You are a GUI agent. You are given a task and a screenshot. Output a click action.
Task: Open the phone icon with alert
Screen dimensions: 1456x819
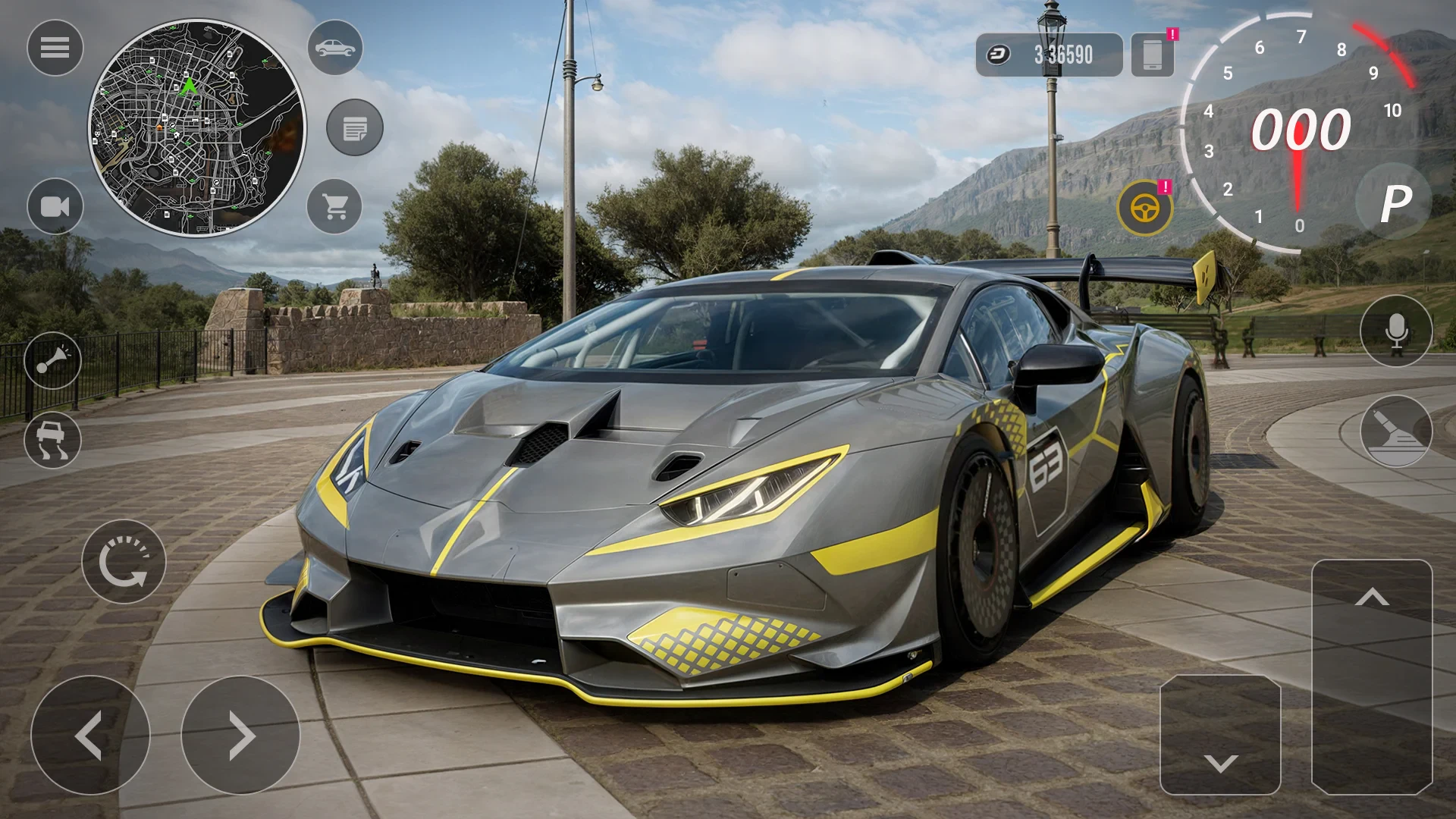(1152, 55)
